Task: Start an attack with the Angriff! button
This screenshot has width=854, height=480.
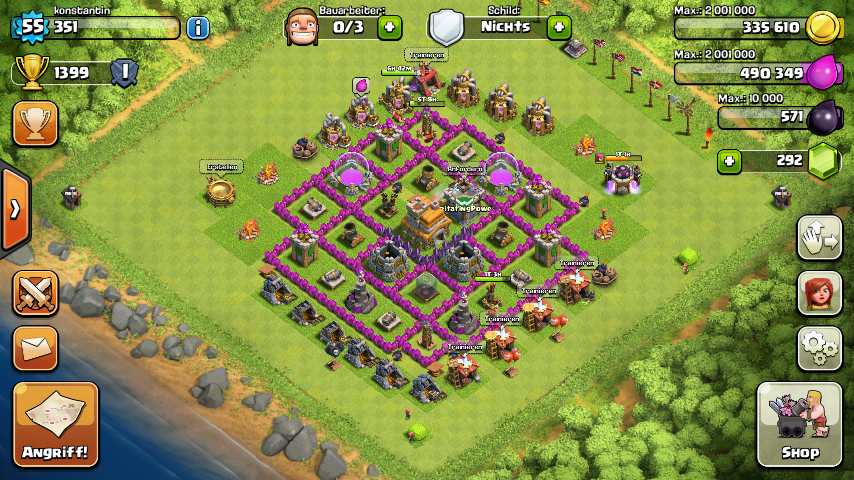Action: [x=56, y=424]
